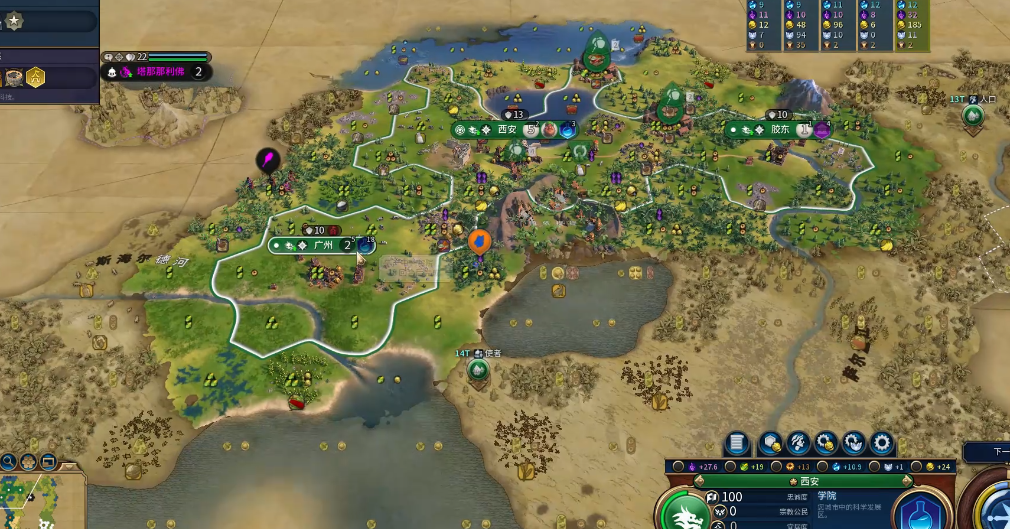The height and width of the screenshot is (529, 1010).
Task: Open map options button above minimap
Action: (x=48, y=462)
